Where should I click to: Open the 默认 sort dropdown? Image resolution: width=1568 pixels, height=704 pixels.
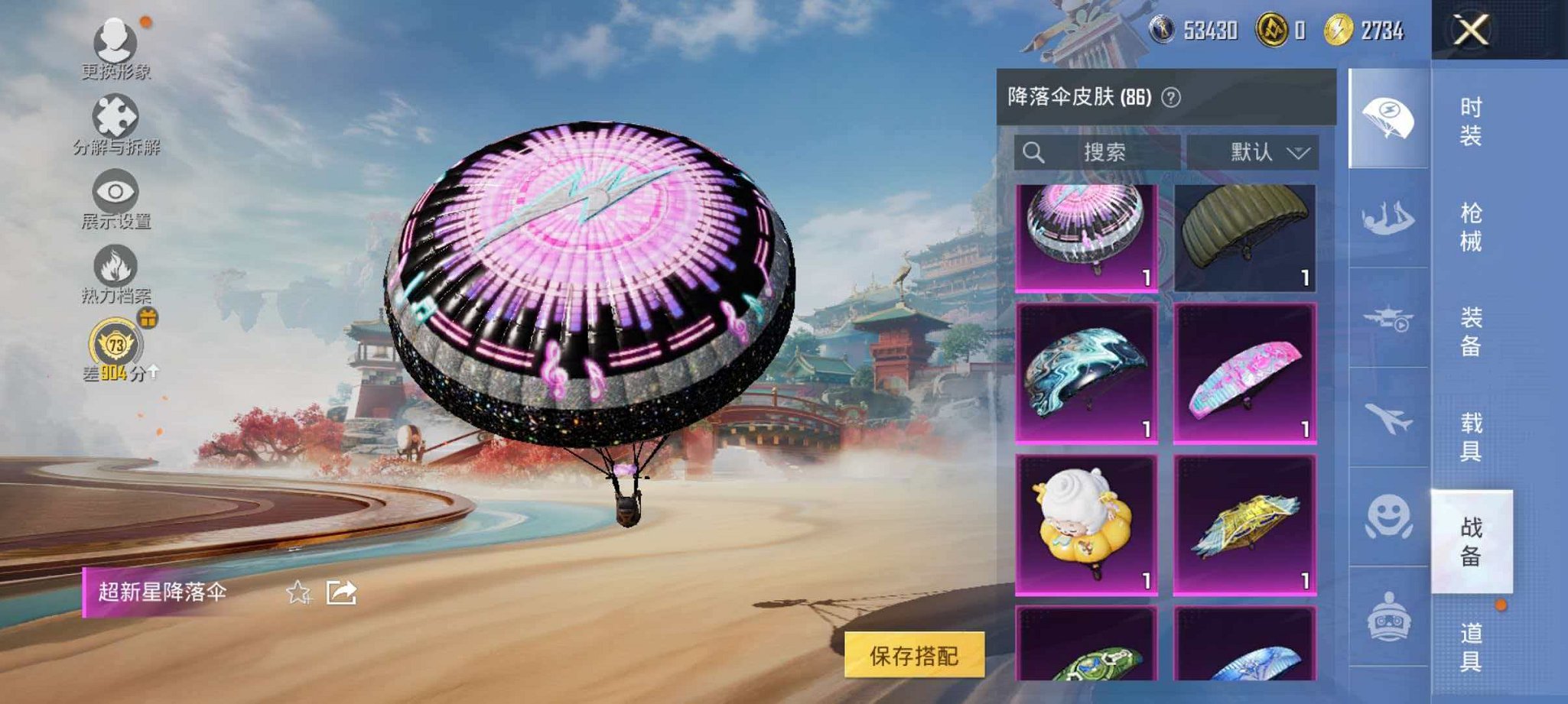pos(1264,152)
